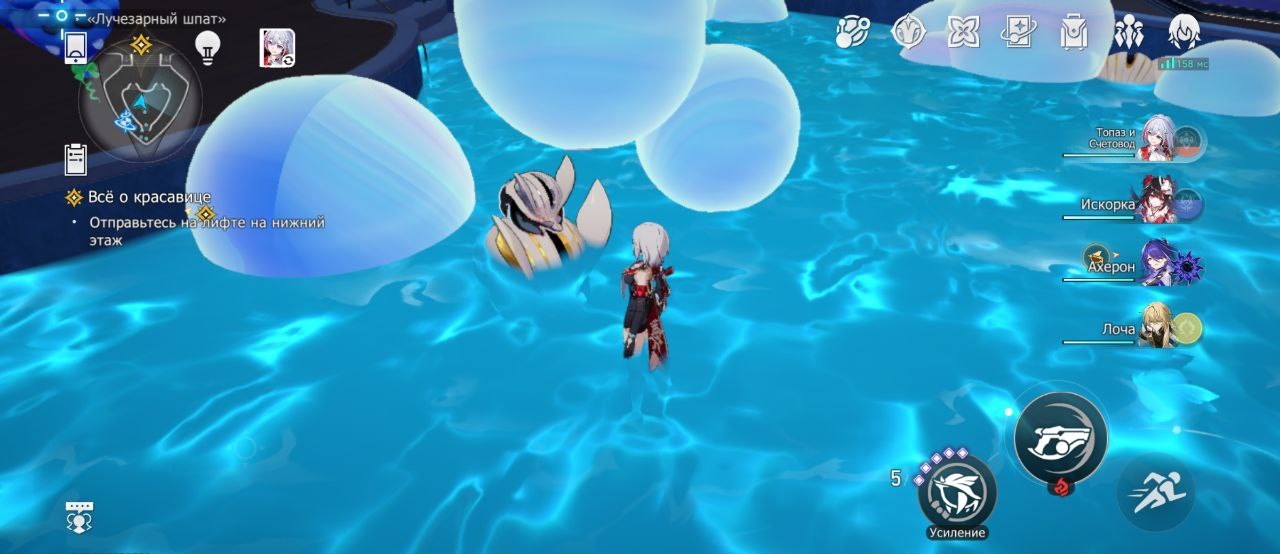1280x554 pixels.
Task: Switch to Искорка
Action: pos(1158,204)
